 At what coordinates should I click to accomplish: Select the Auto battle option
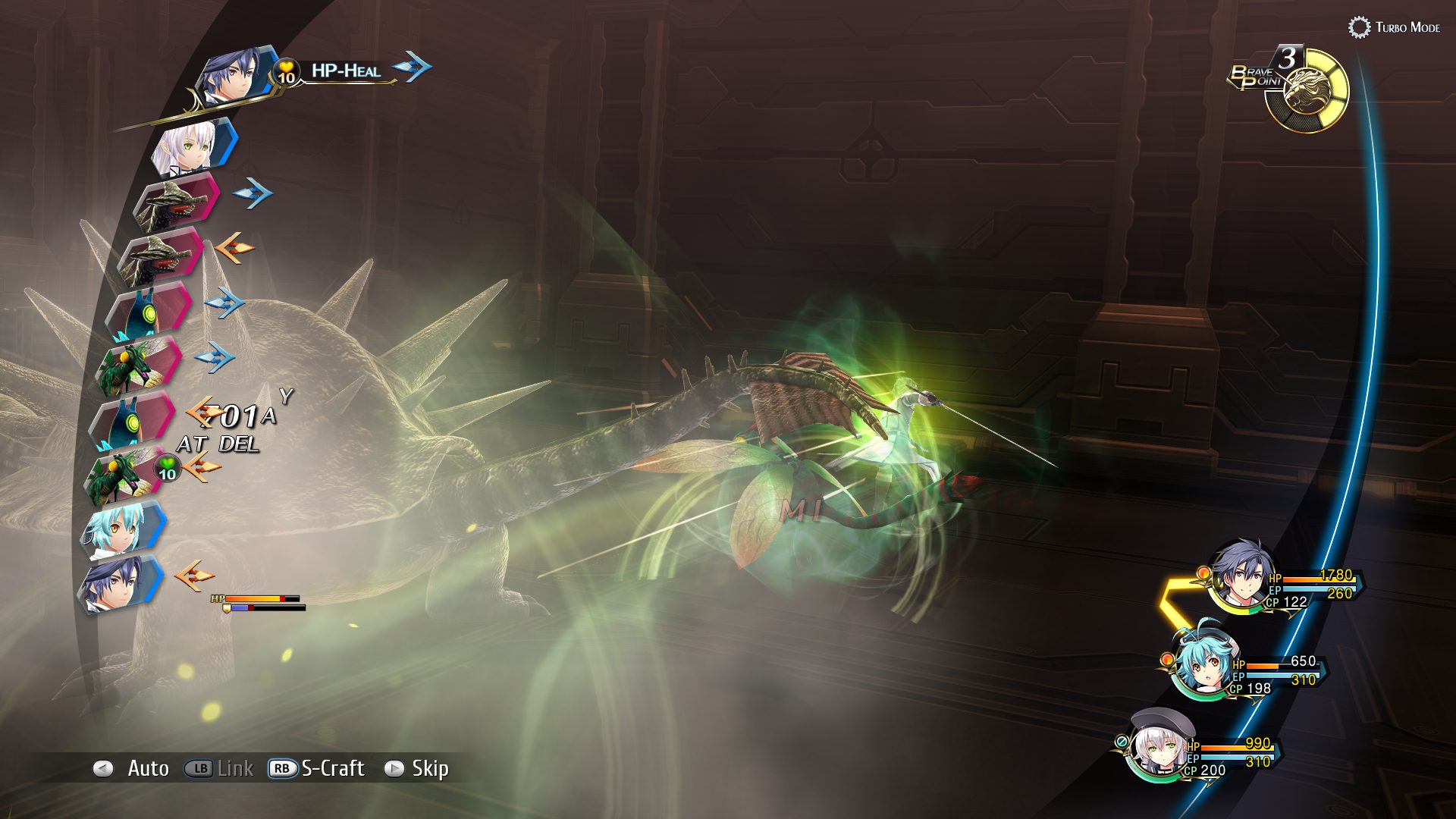click(x=133, y=768)
